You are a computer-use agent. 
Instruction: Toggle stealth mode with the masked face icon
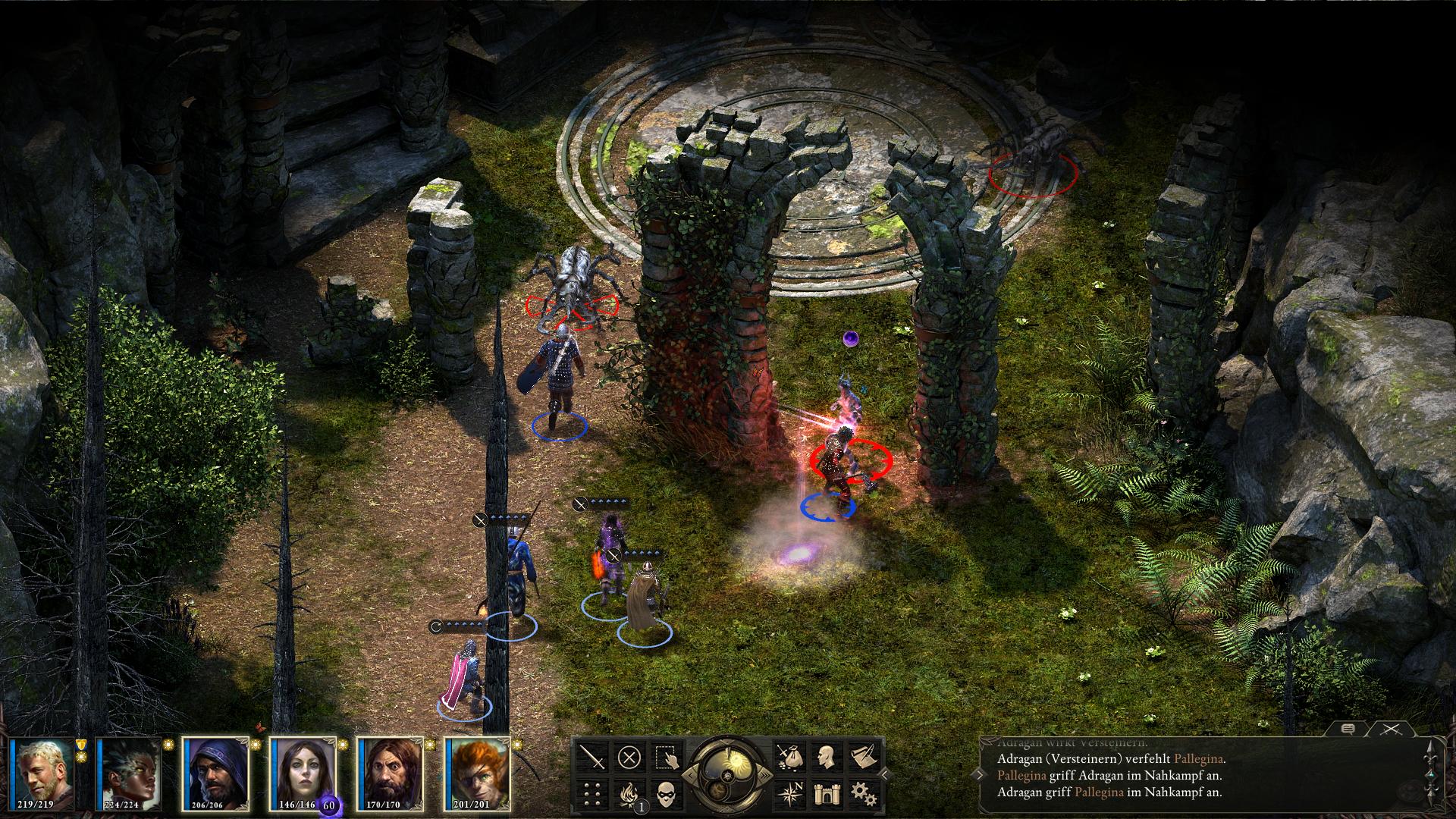coord(666,793)
